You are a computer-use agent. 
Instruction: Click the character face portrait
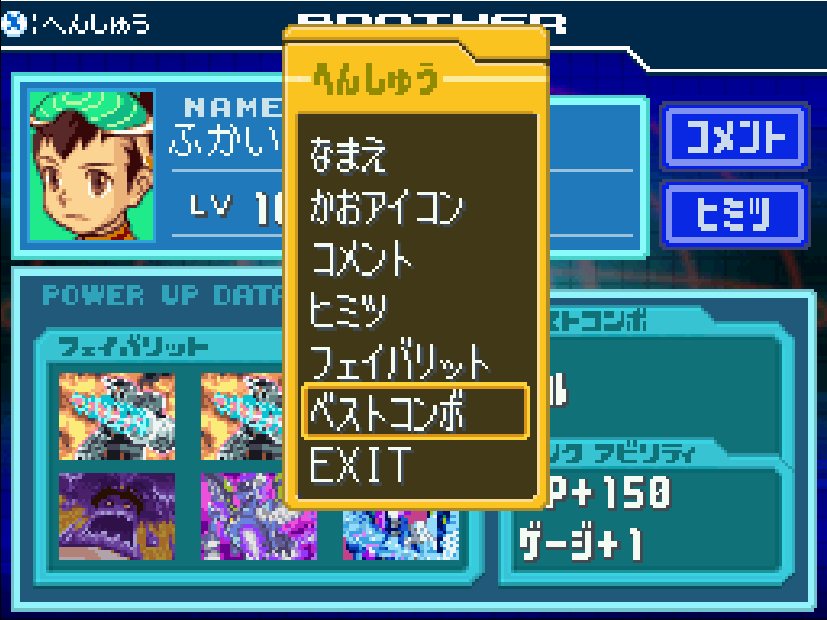pos(91,165)
